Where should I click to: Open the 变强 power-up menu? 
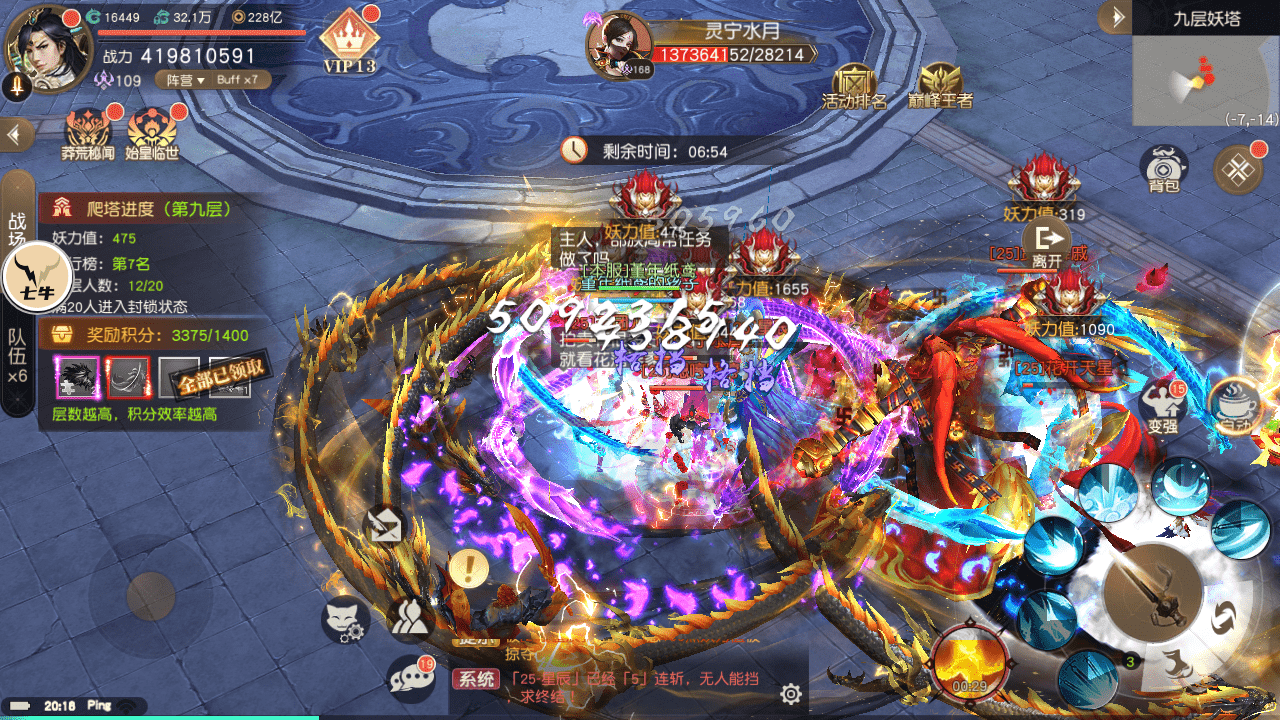point(1162,404)
